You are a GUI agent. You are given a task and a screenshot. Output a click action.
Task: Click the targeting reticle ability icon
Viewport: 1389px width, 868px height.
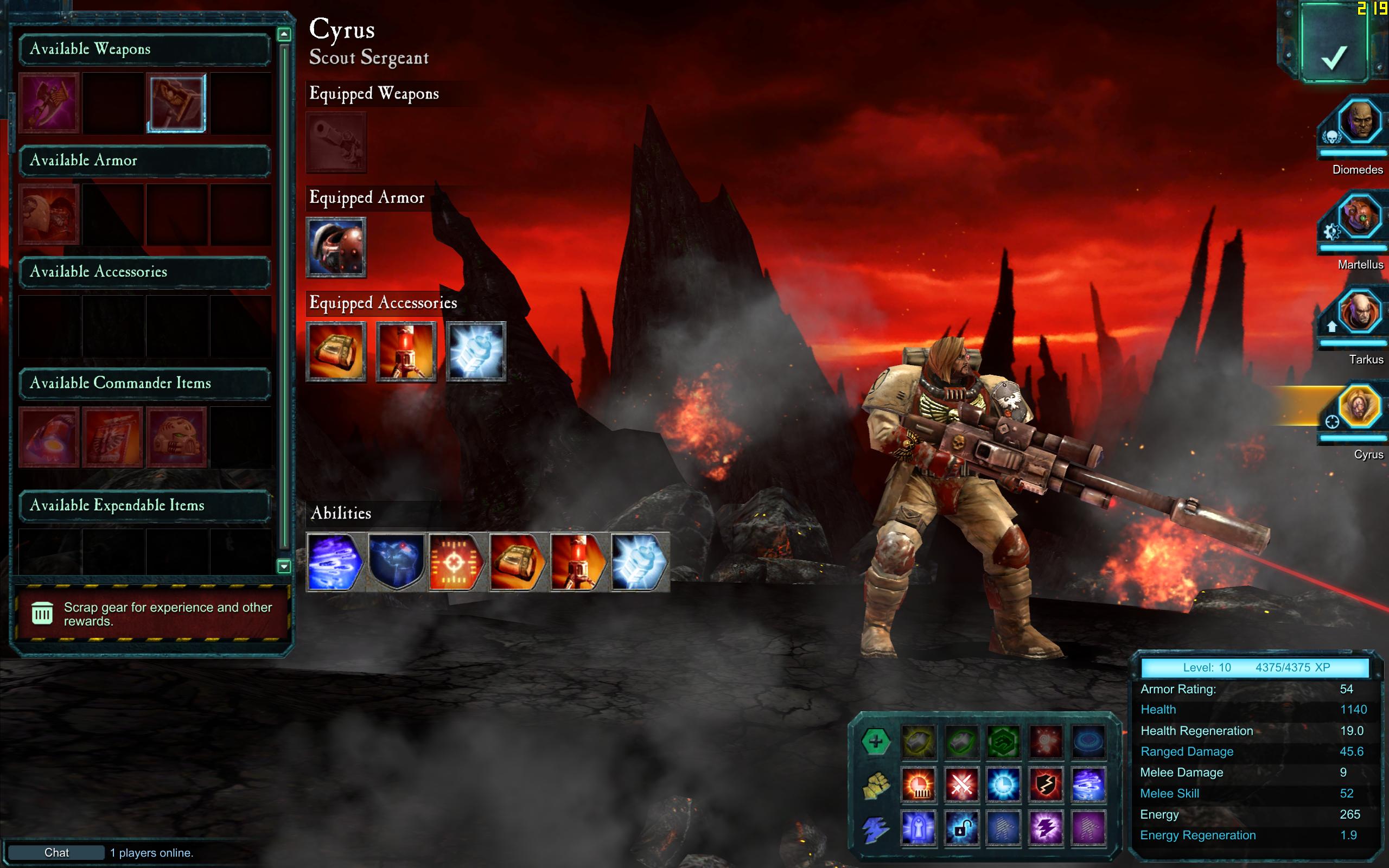pos(455,563)
